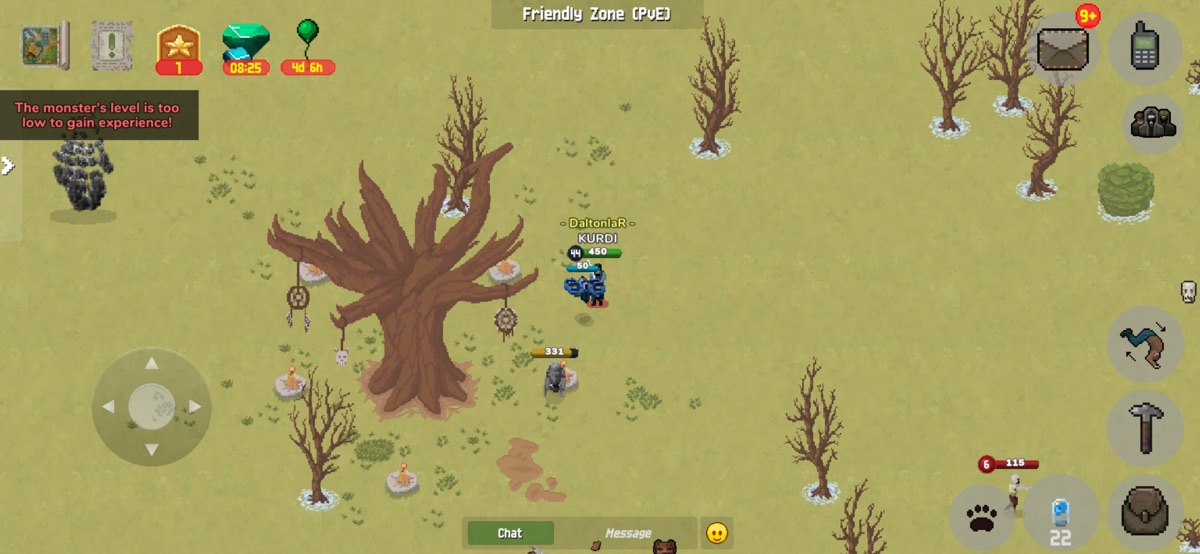Tap the paw print pet button
Image resolution: width=1200 pixels, height=554 pixels.
click(x=982, y=518)
